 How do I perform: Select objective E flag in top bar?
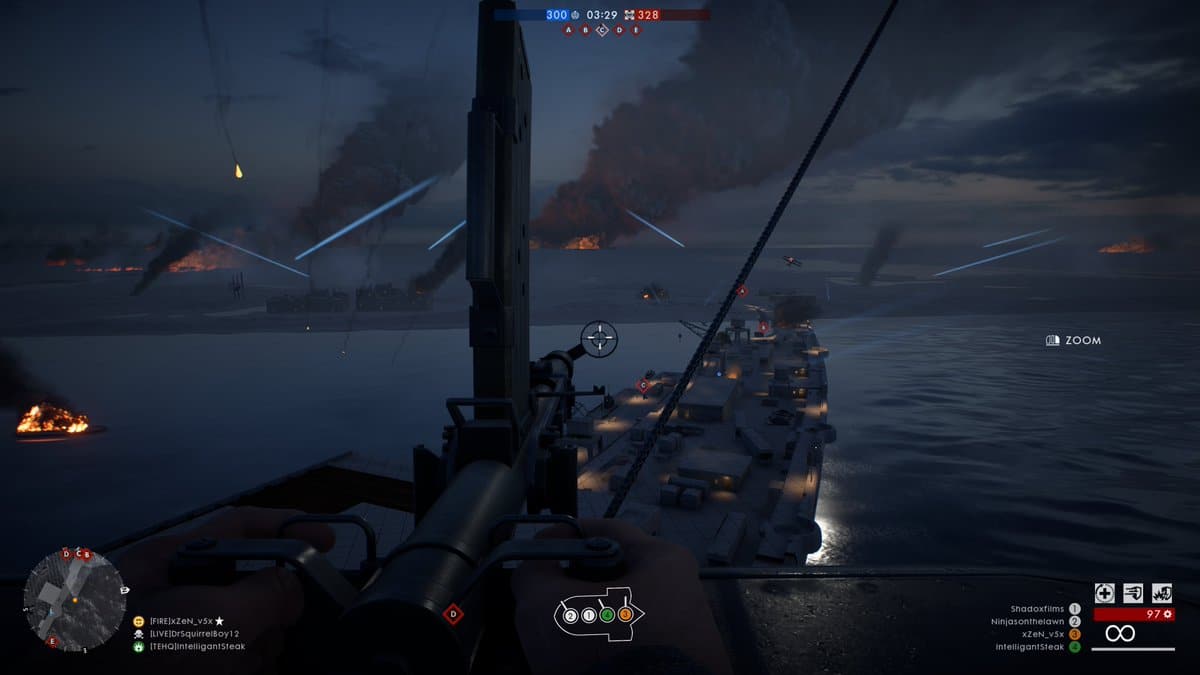(x=635, y=30)
